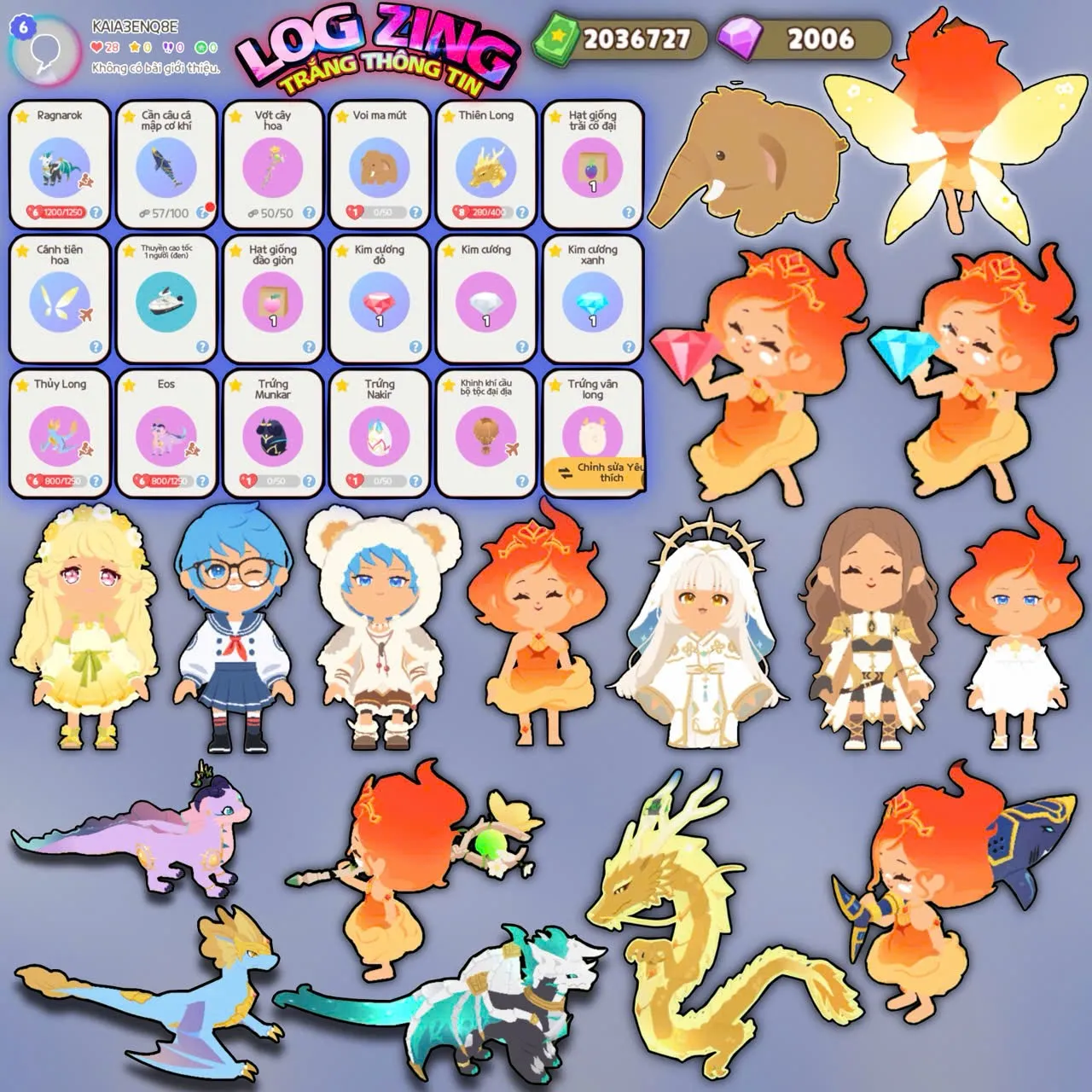Select the golden dragon icon on Thiên Long card
1092x1092 pixels.
click(482, 166)
